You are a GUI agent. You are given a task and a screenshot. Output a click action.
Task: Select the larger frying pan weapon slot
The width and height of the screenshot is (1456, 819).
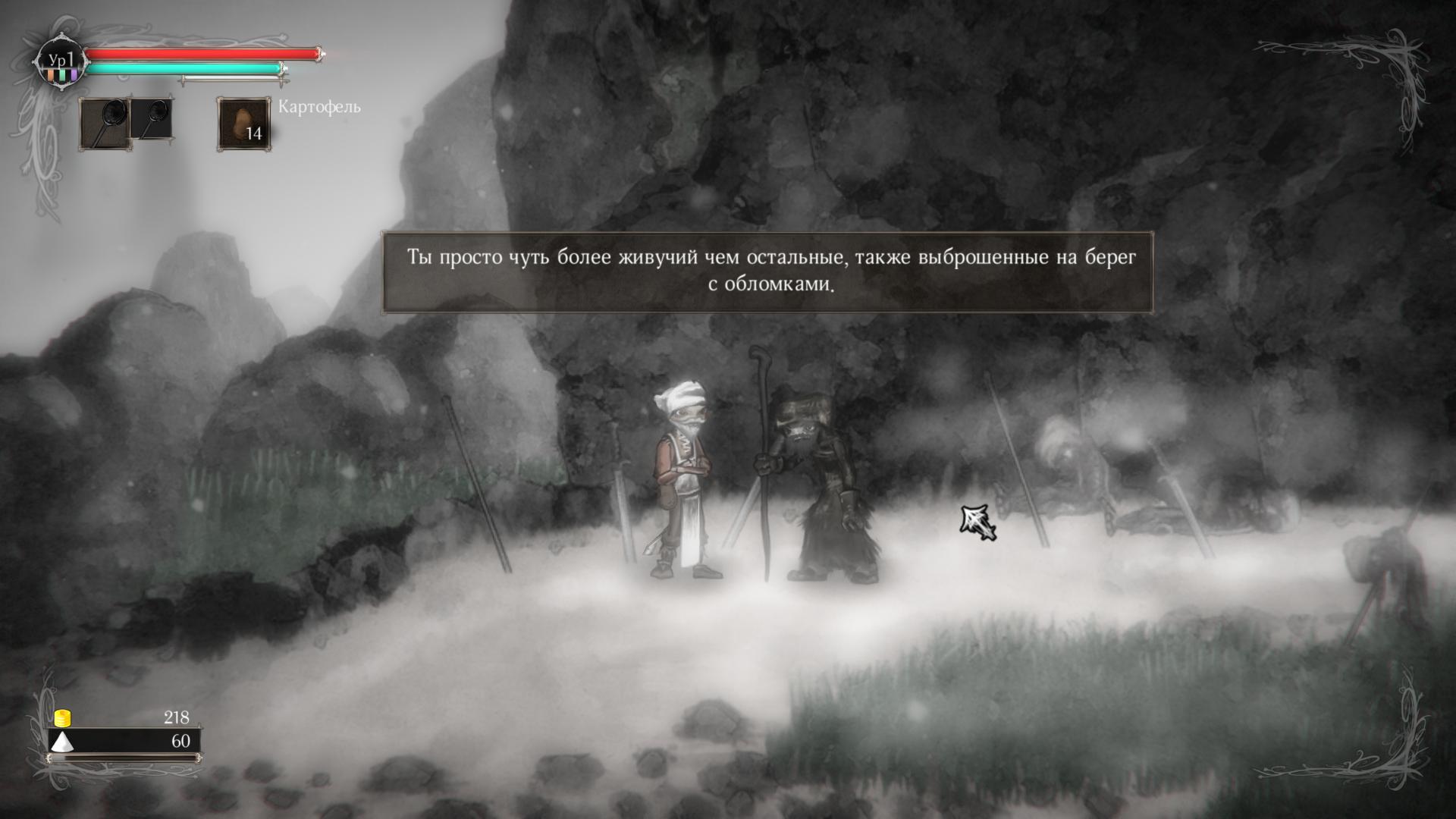click(x=104, y=123)
